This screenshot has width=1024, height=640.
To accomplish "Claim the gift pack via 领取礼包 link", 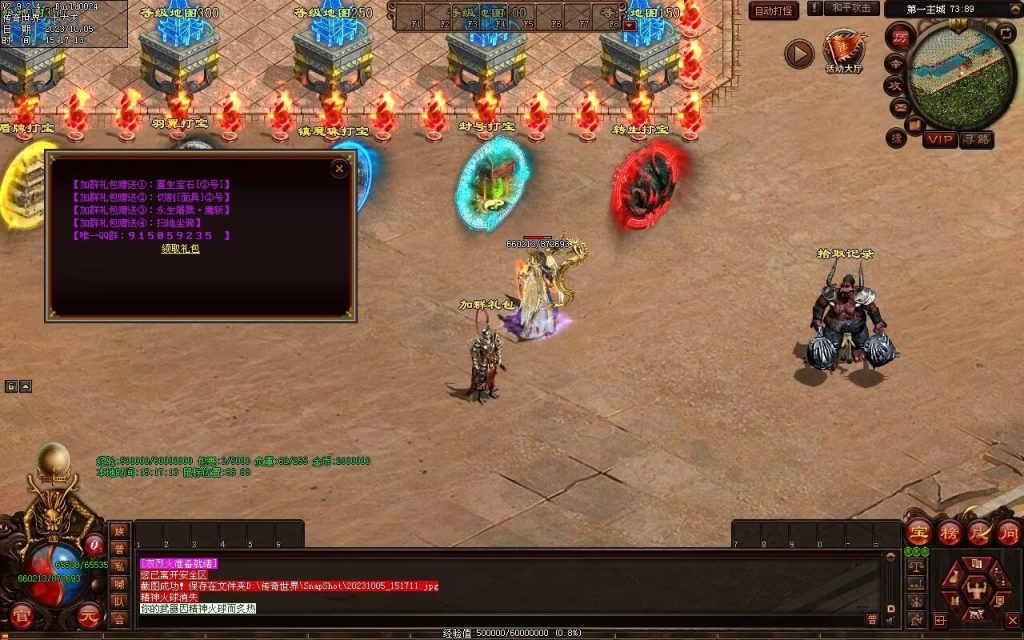I will coord(180,249).
